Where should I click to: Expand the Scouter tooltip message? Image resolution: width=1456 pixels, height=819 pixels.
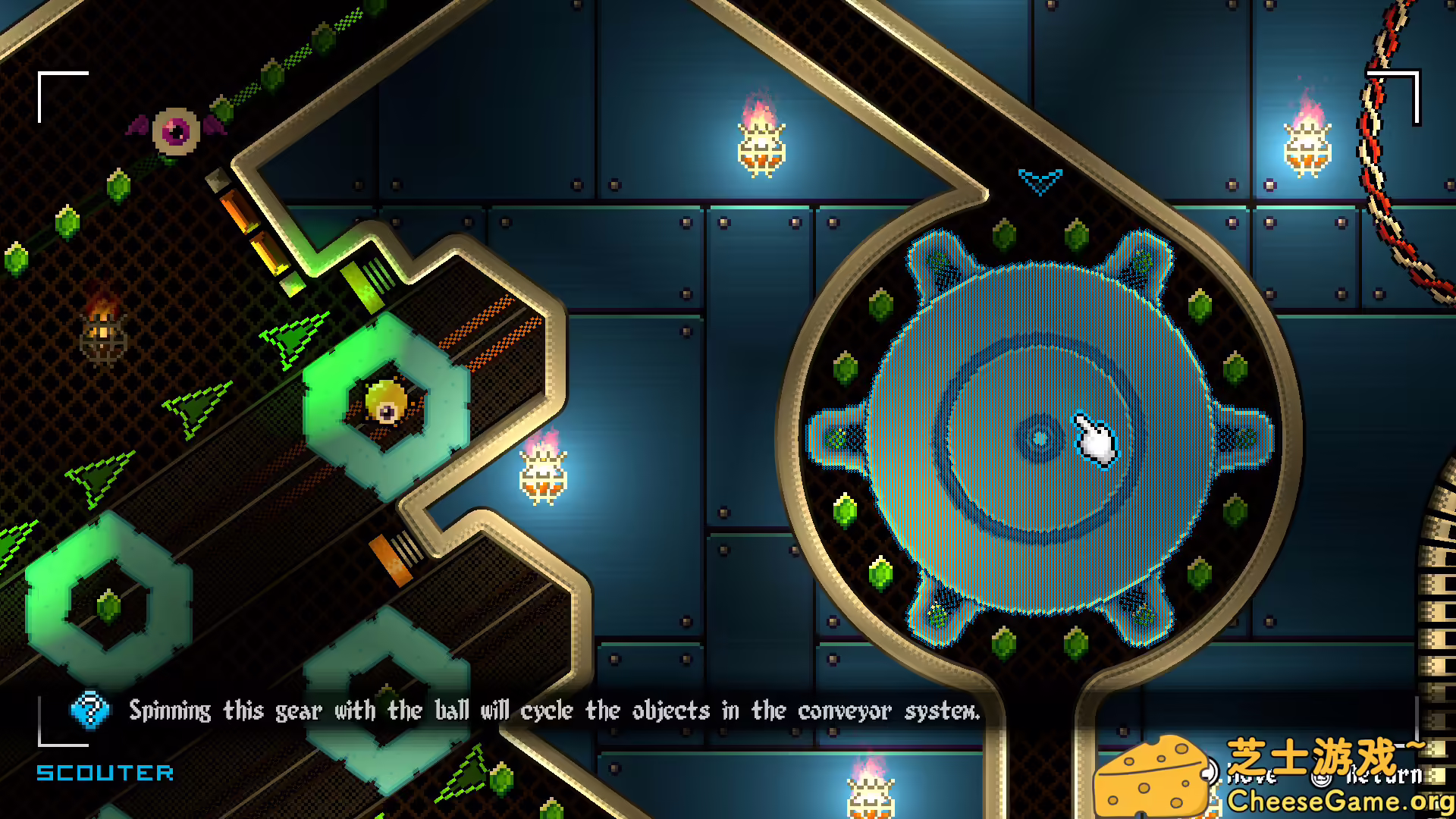[554, 711]
